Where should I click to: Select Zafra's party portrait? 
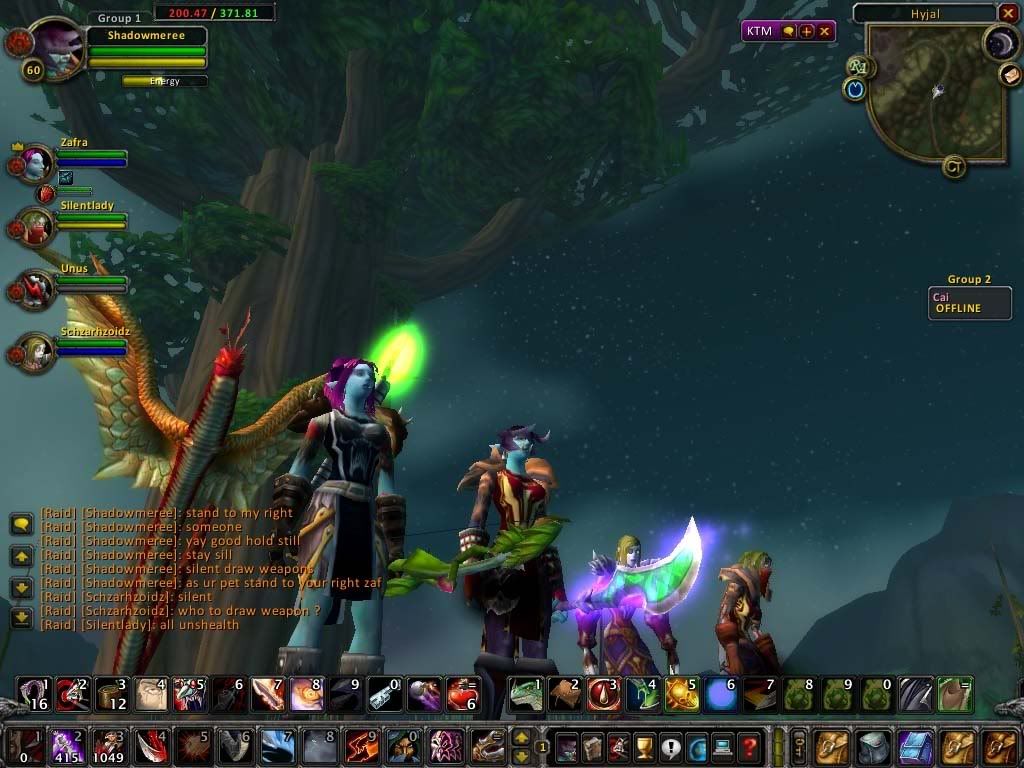[36, 162]
